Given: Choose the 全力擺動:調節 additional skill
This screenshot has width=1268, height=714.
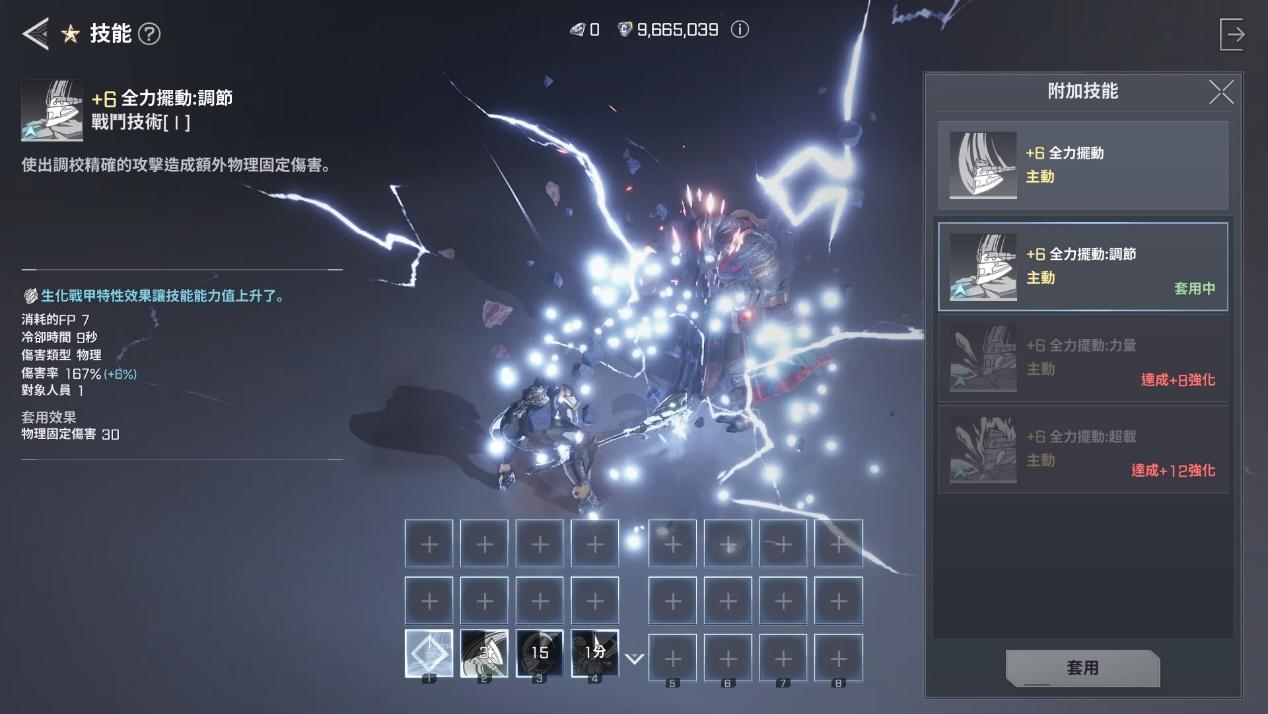Looking at the screenshot, I should click(x=1082, y=267).
